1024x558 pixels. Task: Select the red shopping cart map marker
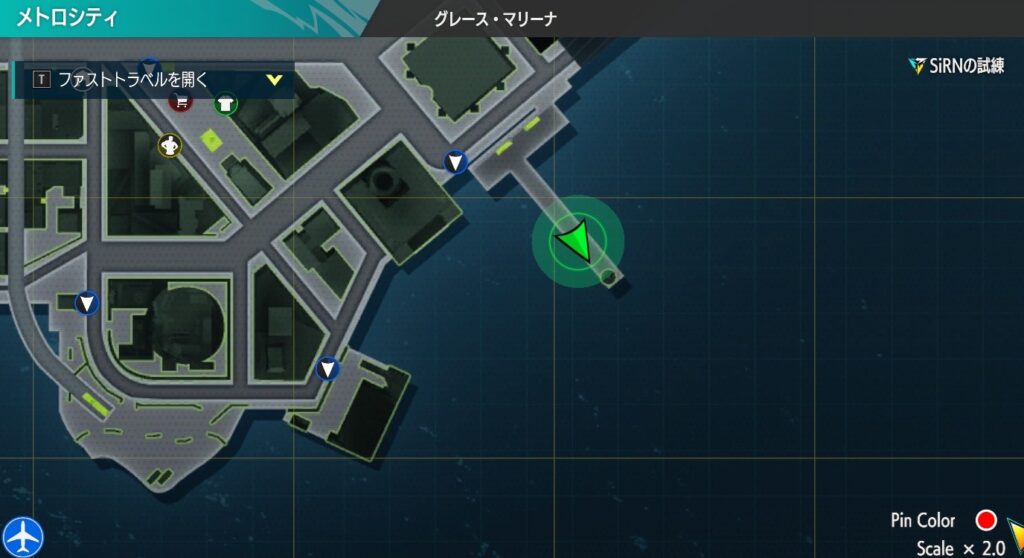pyautogui.click(x=180, y=102)
